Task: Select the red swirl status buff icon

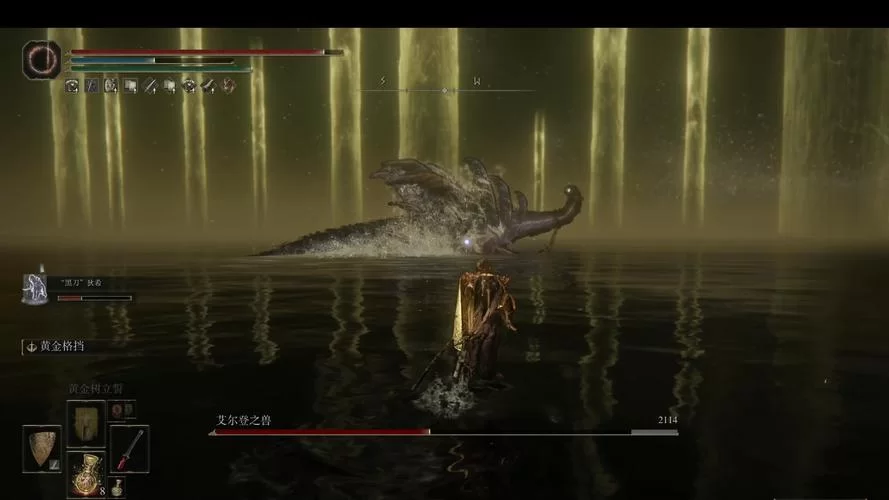Action: point(229,86)
